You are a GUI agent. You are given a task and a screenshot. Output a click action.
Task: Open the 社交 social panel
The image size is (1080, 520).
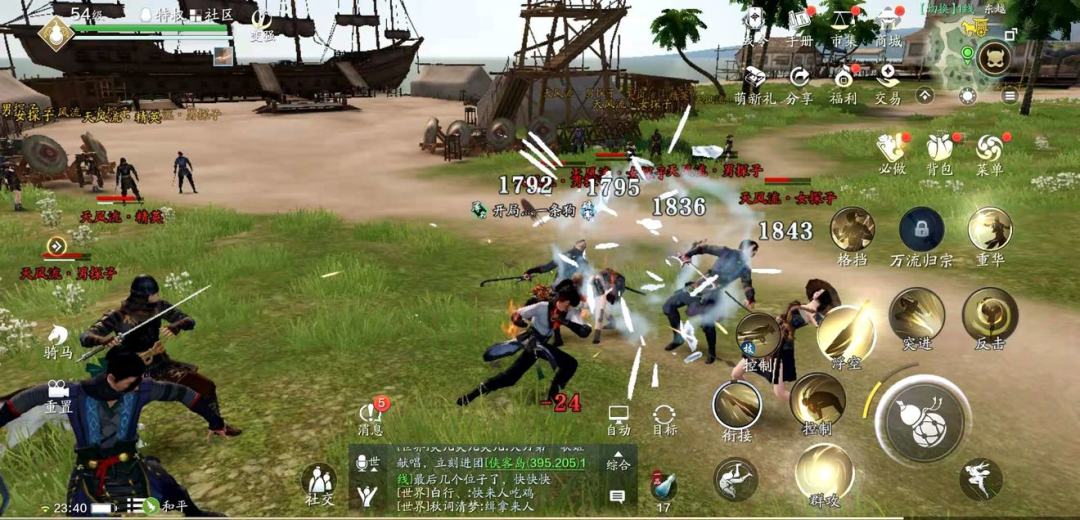pos(320,482)
